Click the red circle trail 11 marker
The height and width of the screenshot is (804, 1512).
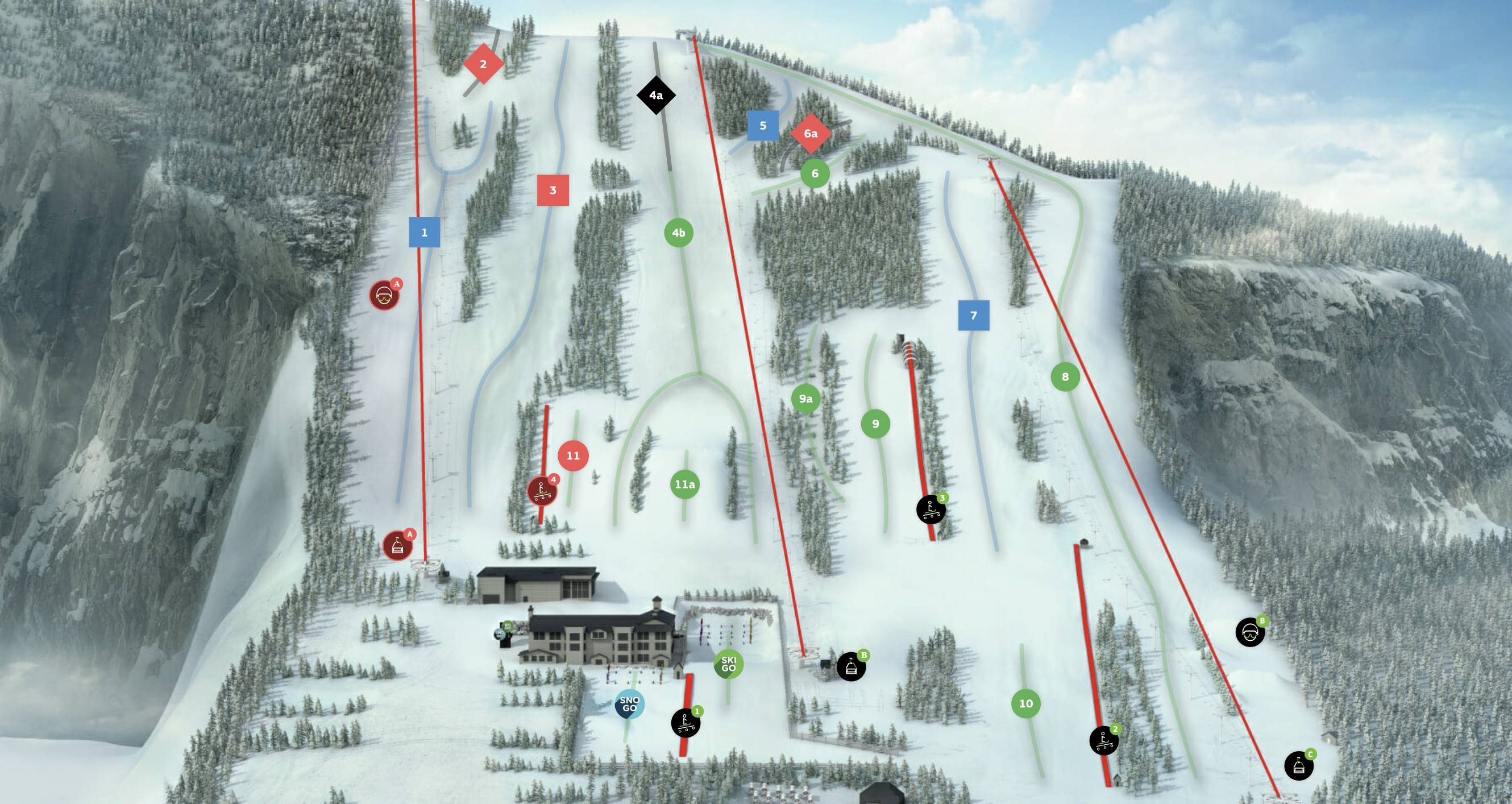(573, 455)
